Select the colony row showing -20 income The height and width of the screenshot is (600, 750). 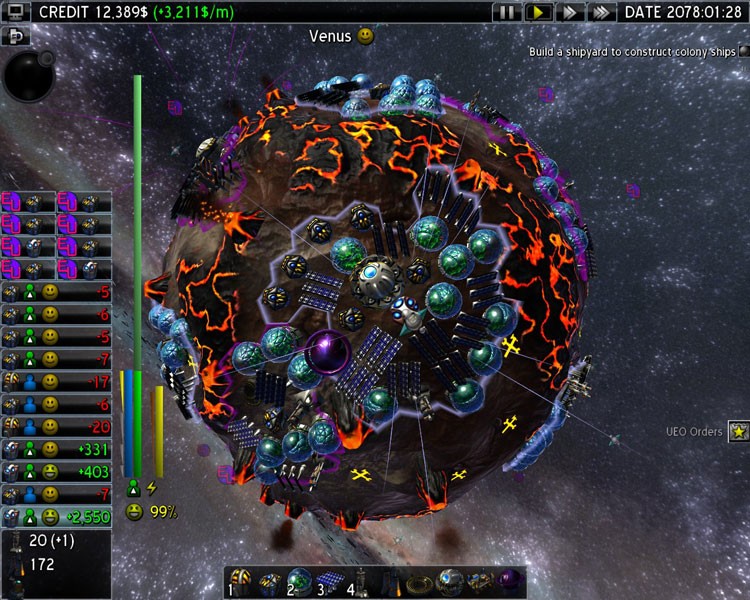coord(56,427)
